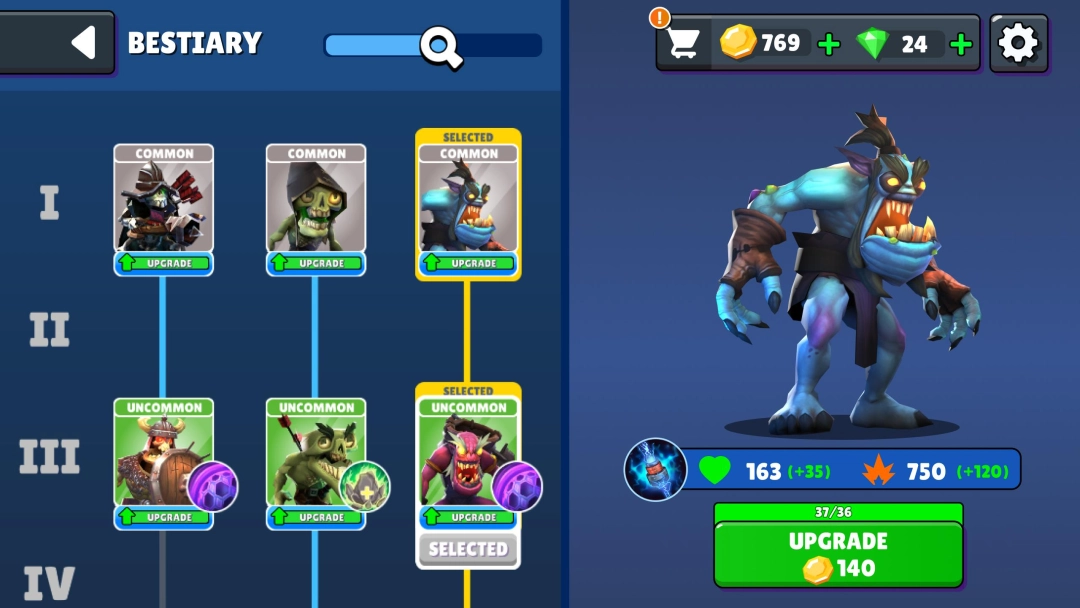
Task: Add more gold coins
Action: pos(829,44)
